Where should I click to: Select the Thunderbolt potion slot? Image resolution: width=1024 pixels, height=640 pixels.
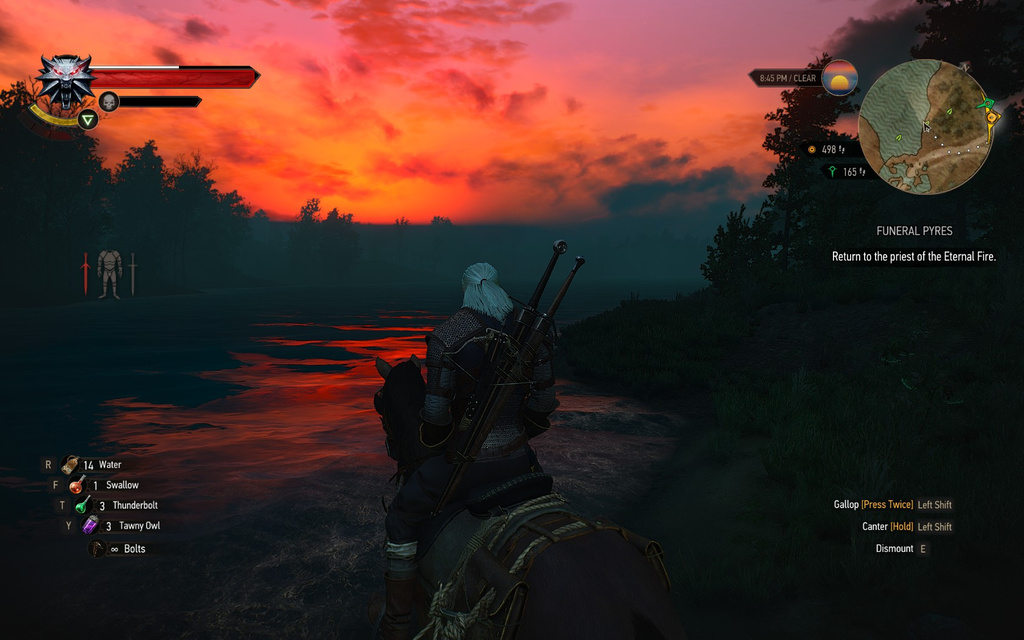[x=83, y=506]
